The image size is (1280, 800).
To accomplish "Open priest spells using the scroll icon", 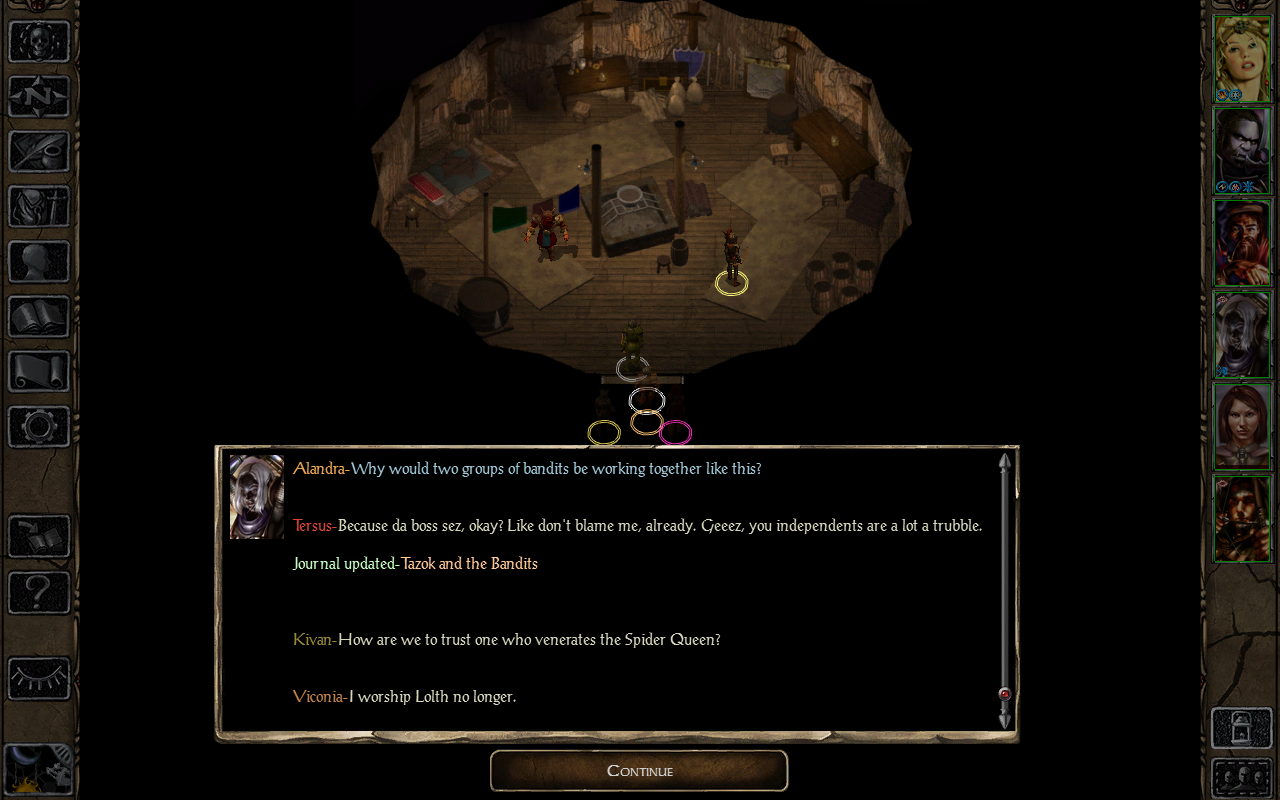I will (39, 372).
